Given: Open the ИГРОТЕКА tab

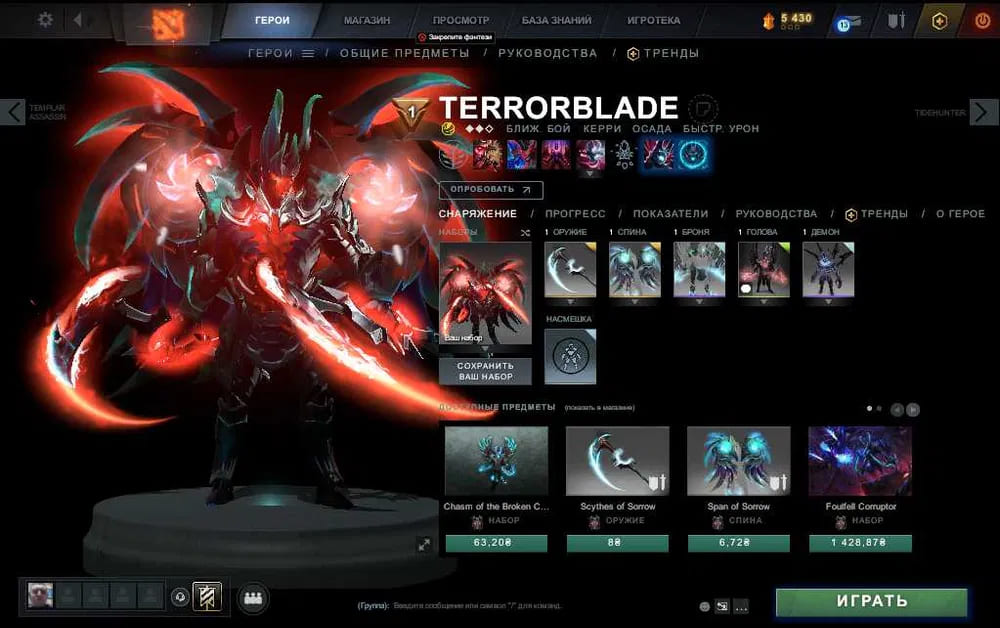Looking at the screenshot, I should point(653,20).
